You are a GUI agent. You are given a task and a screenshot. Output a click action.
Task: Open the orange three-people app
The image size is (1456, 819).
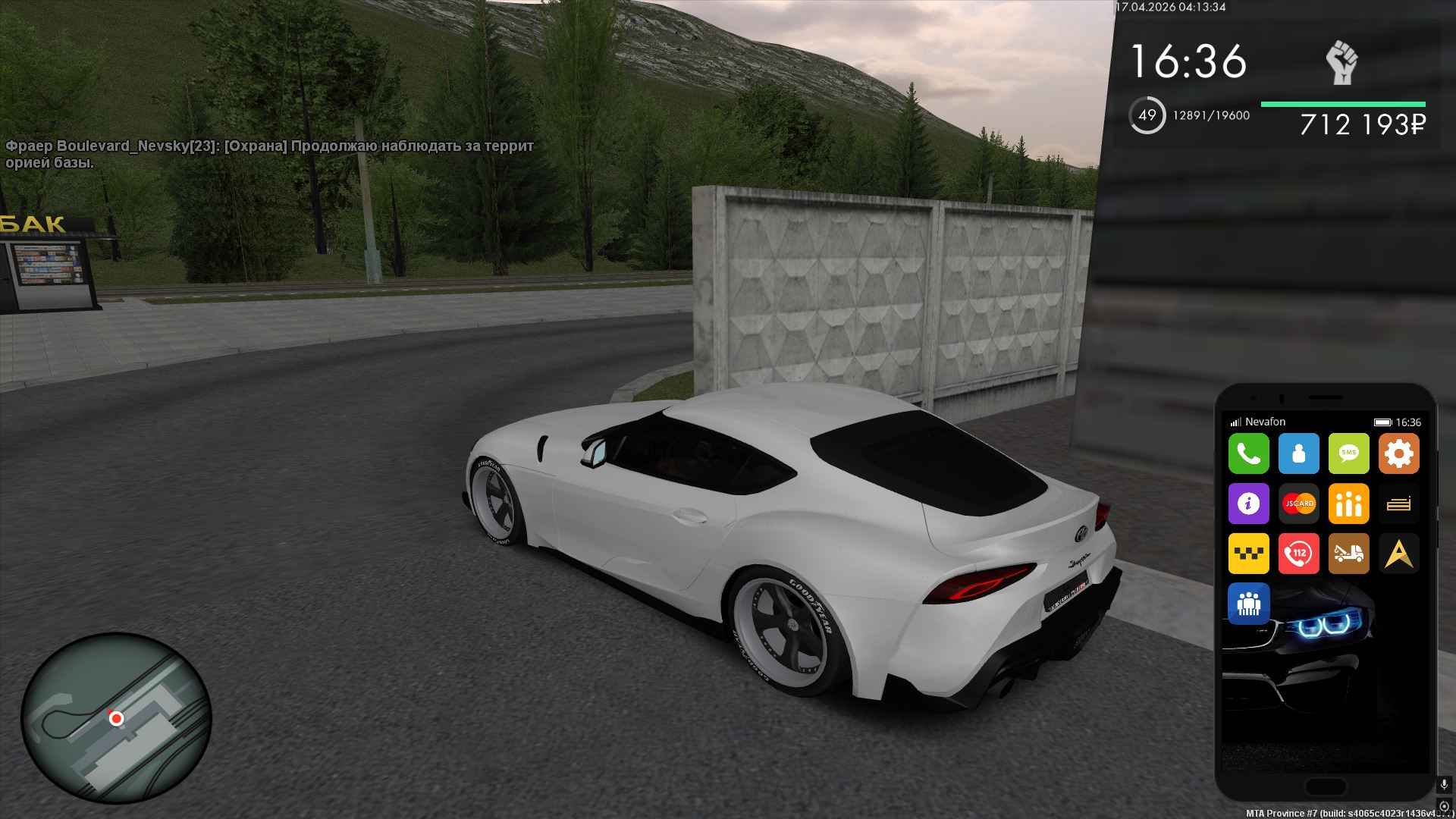point(1348,504)
